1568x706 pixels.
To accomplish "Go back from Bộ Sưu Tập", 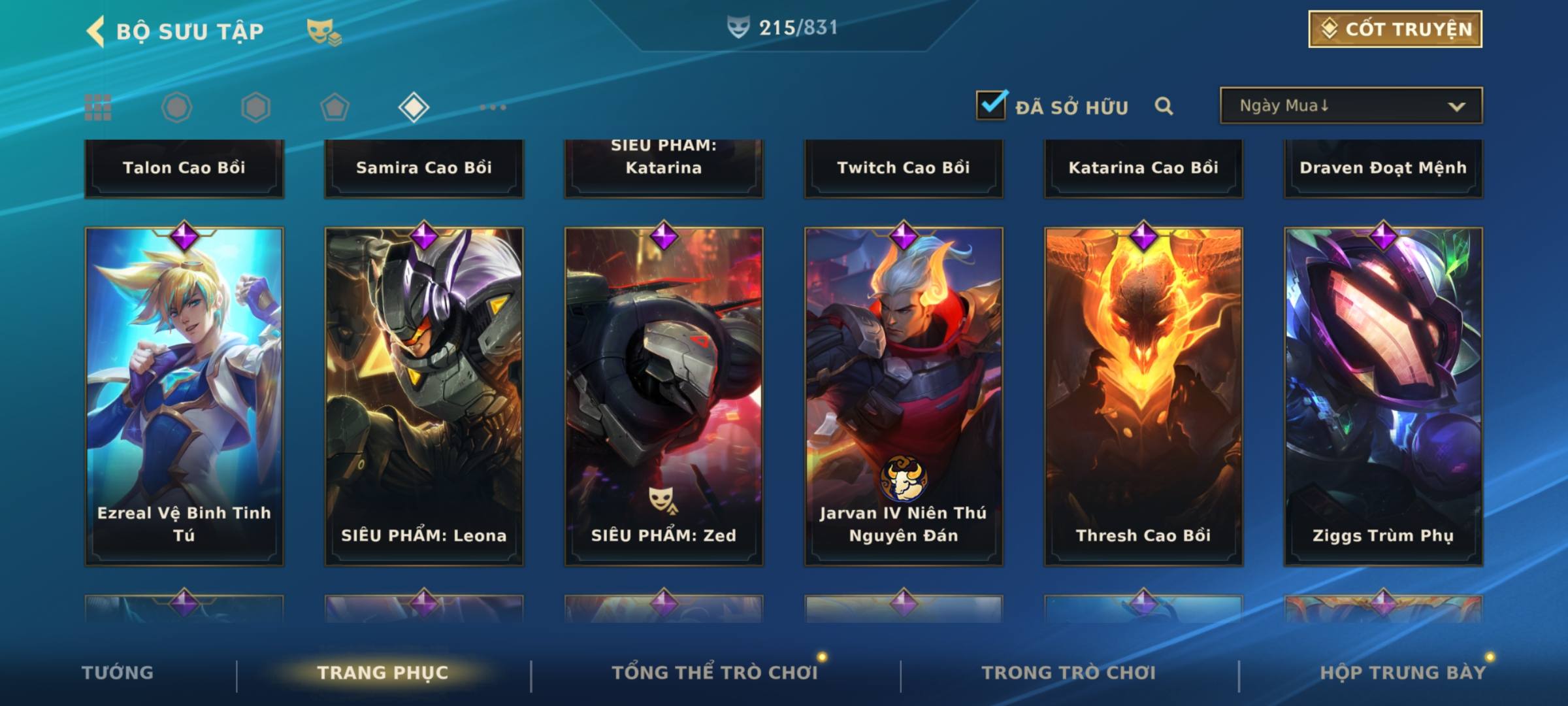I will [97, 31].
